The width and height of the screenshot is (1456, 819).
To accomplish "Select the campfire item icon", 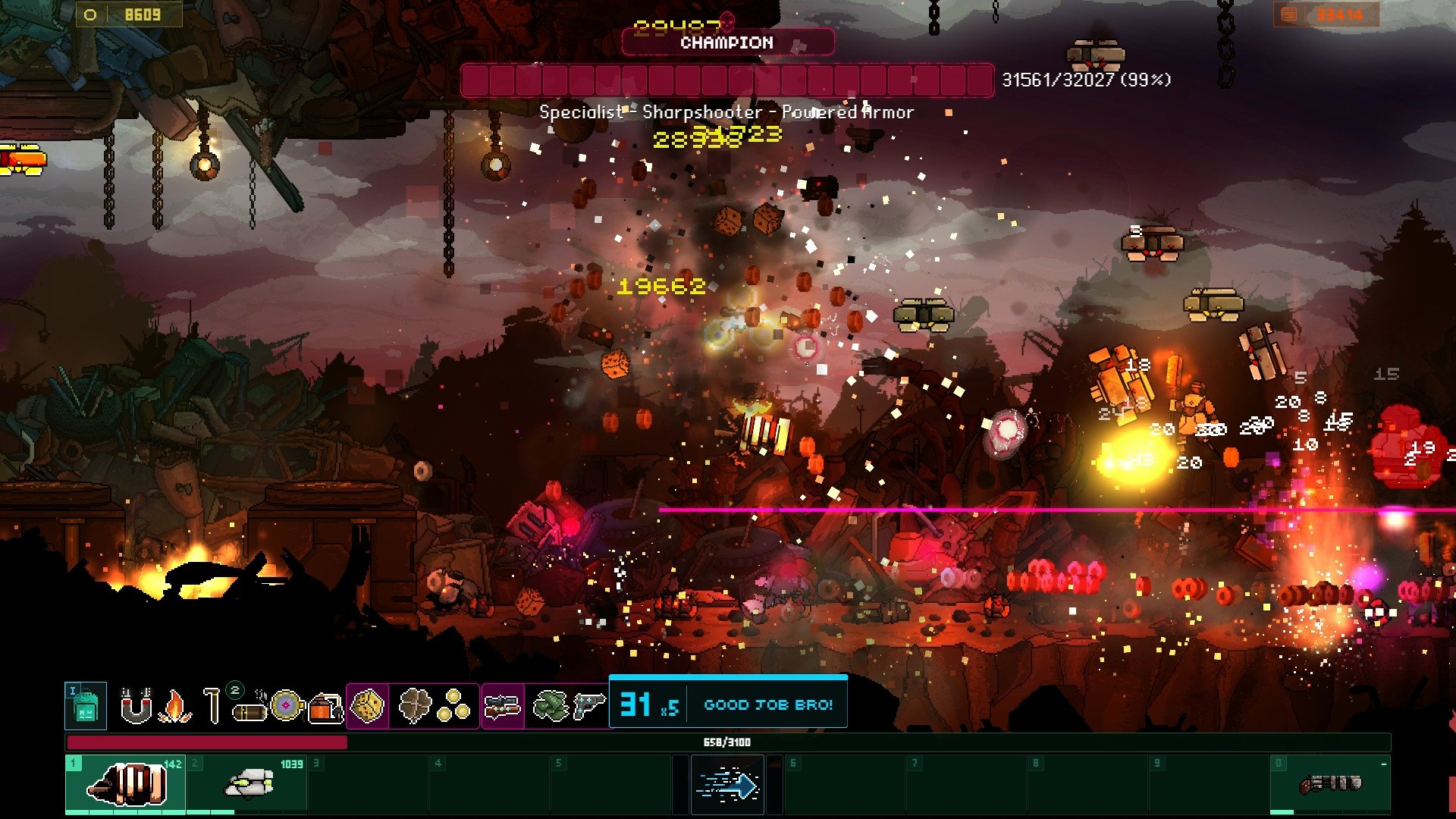I will [x=174, y=707].
